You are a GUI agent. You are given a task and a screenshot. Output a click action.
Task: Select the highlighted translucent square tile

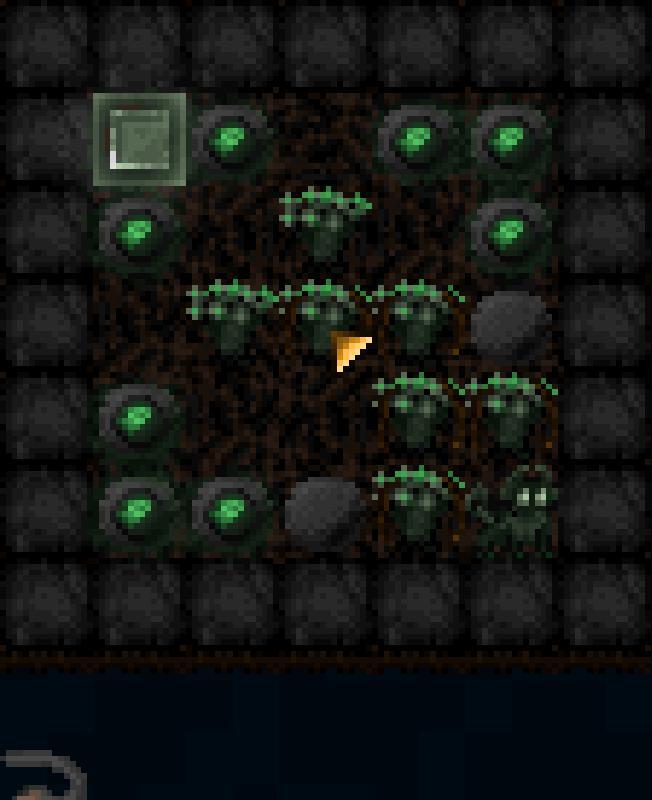[139, 140]
